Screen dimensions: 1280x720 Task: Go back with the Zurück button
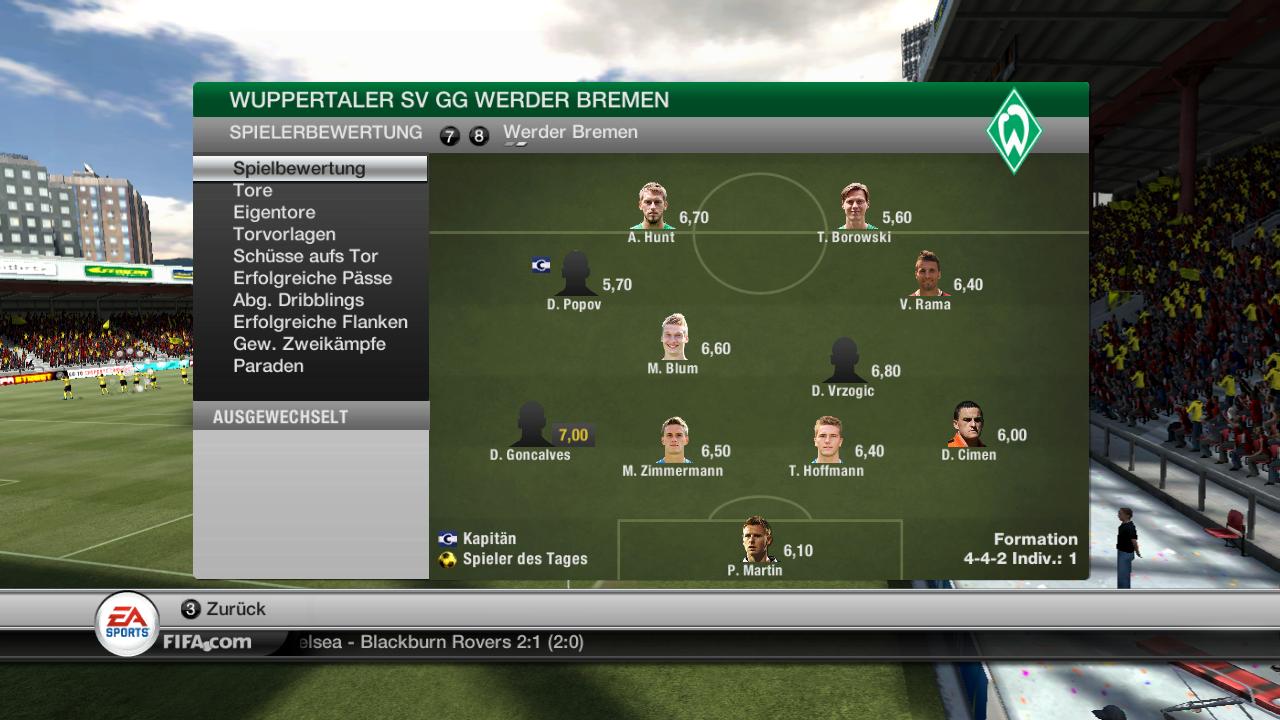pyautogui.click(x=224, y=609)
